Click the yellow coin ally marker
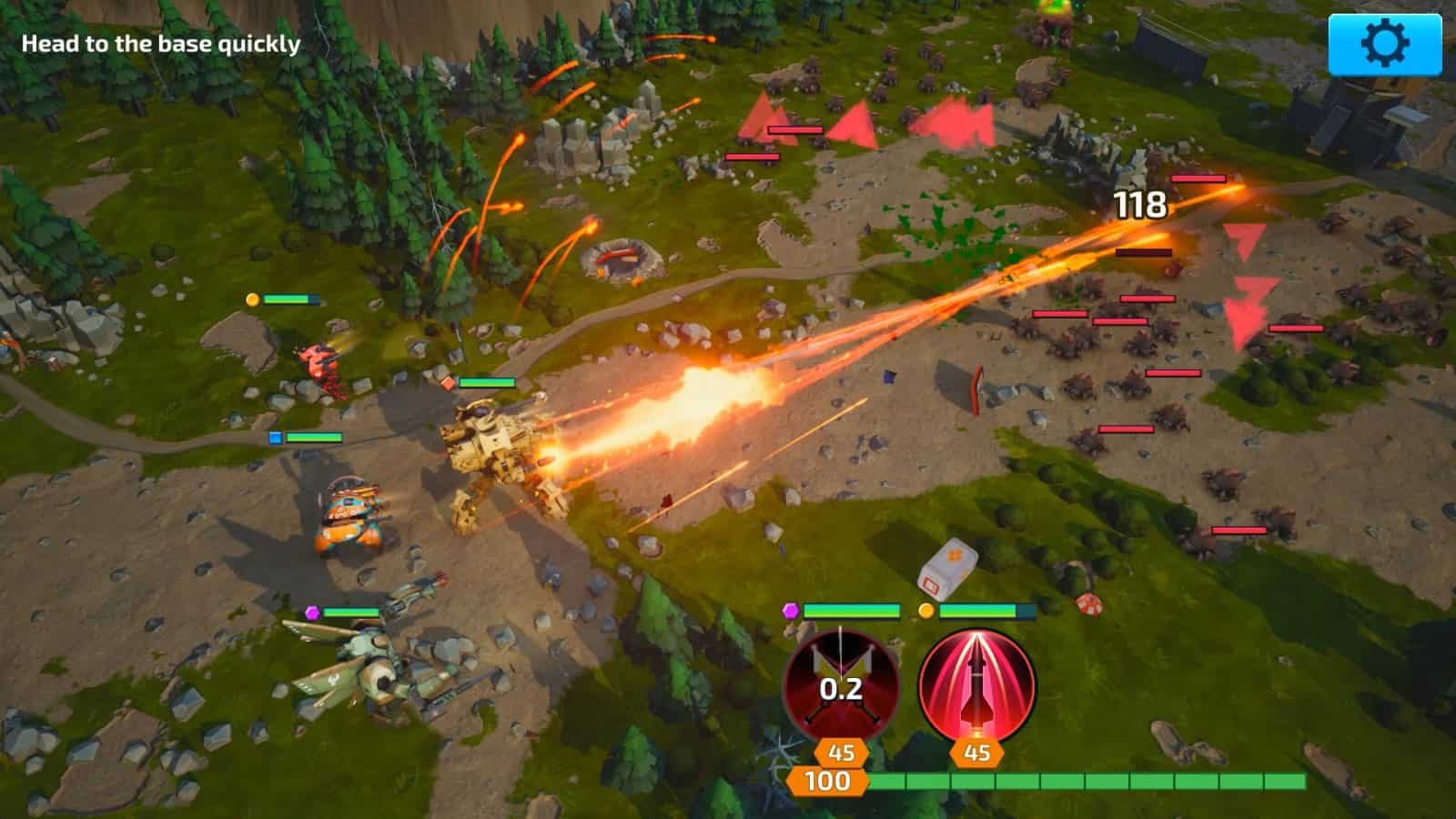1456x819 pixels. [926, 612]
